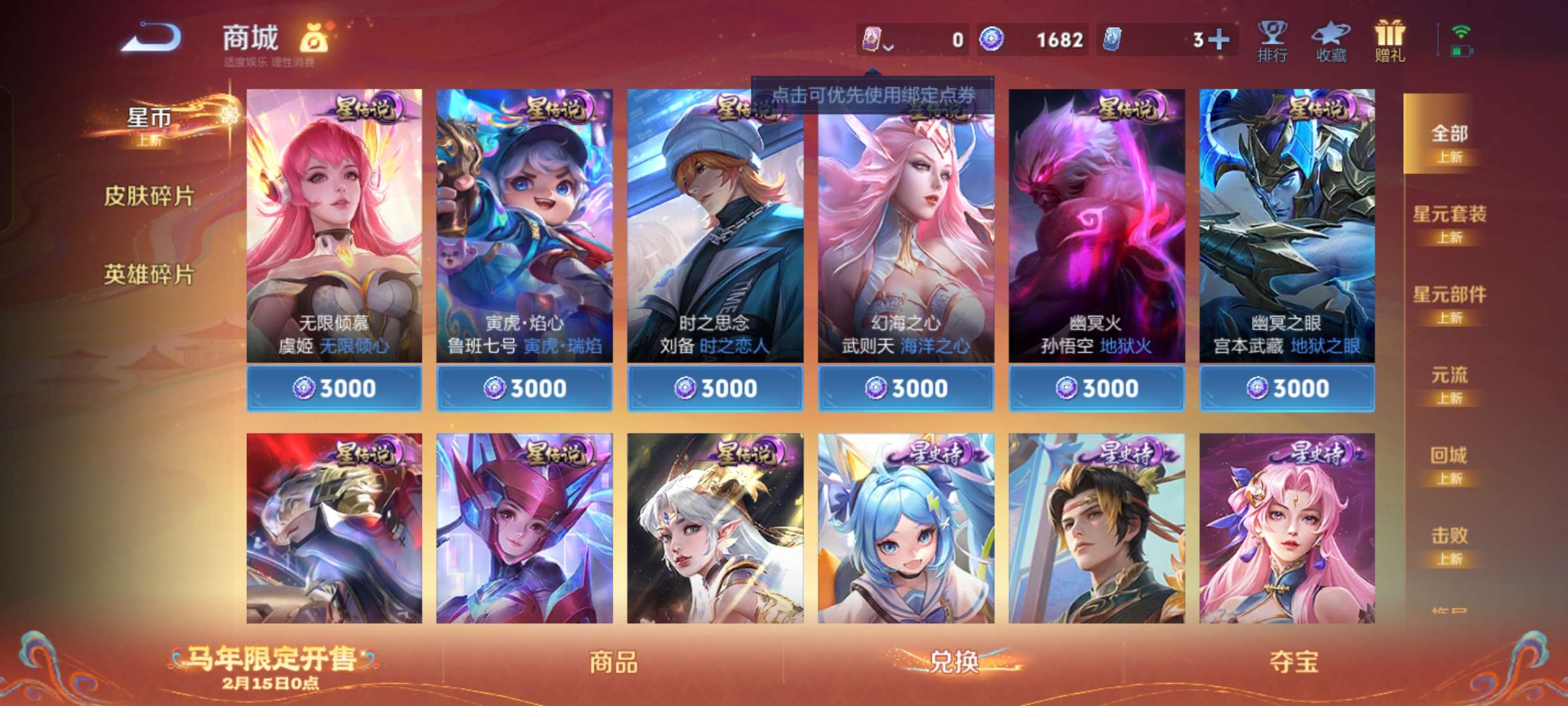Open 收藏 favorites via the star icon
Screen dimensions: 1568x706
coord(1331,39)
